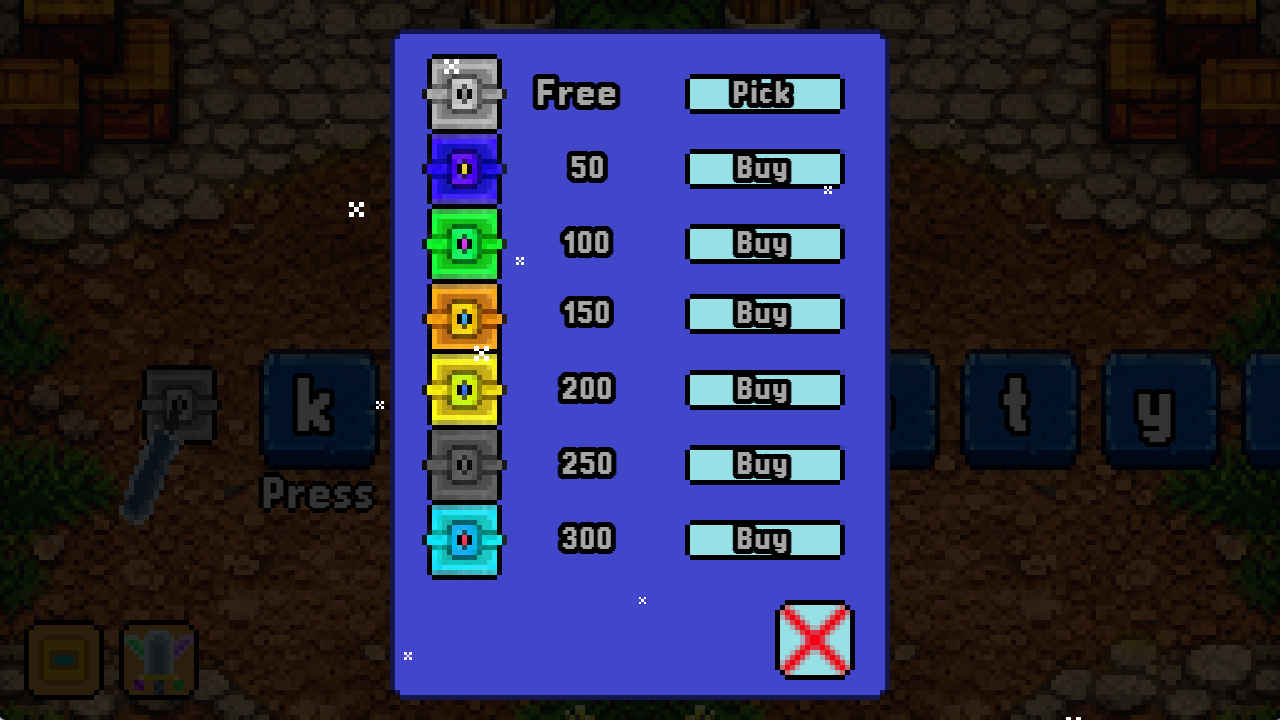1280x720 pixels.
Task: Buy the chest costing 300
Action: click(x=764, y=539)
